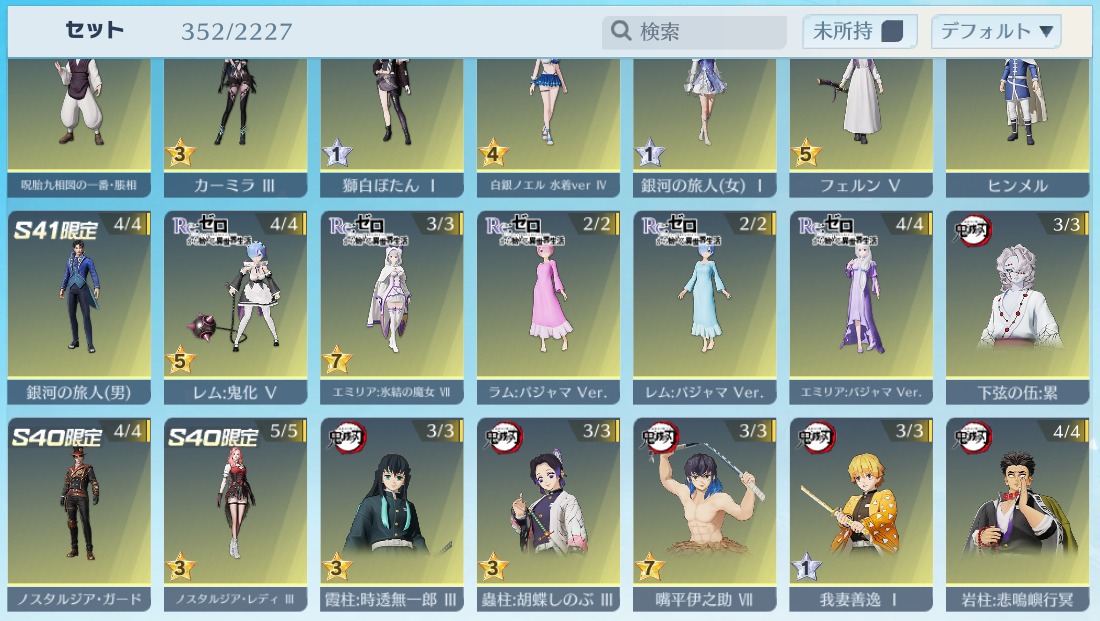Choose the 岩柱:悲鳴嶼行冥 costume card
The image size is (1100, 621).
click(1017, 512)
